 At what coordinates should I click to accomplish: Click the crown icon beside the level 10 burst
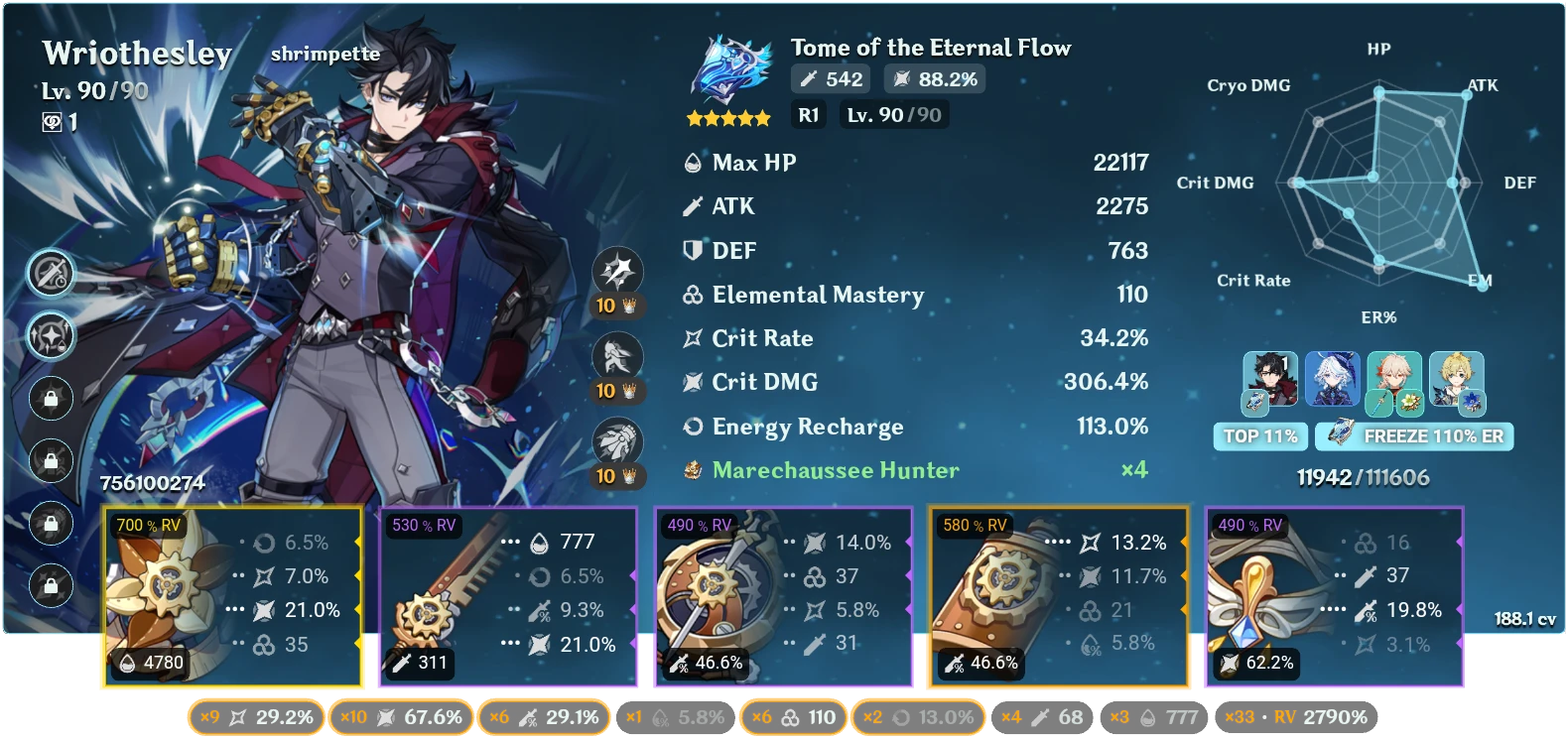tap(628, 474)
